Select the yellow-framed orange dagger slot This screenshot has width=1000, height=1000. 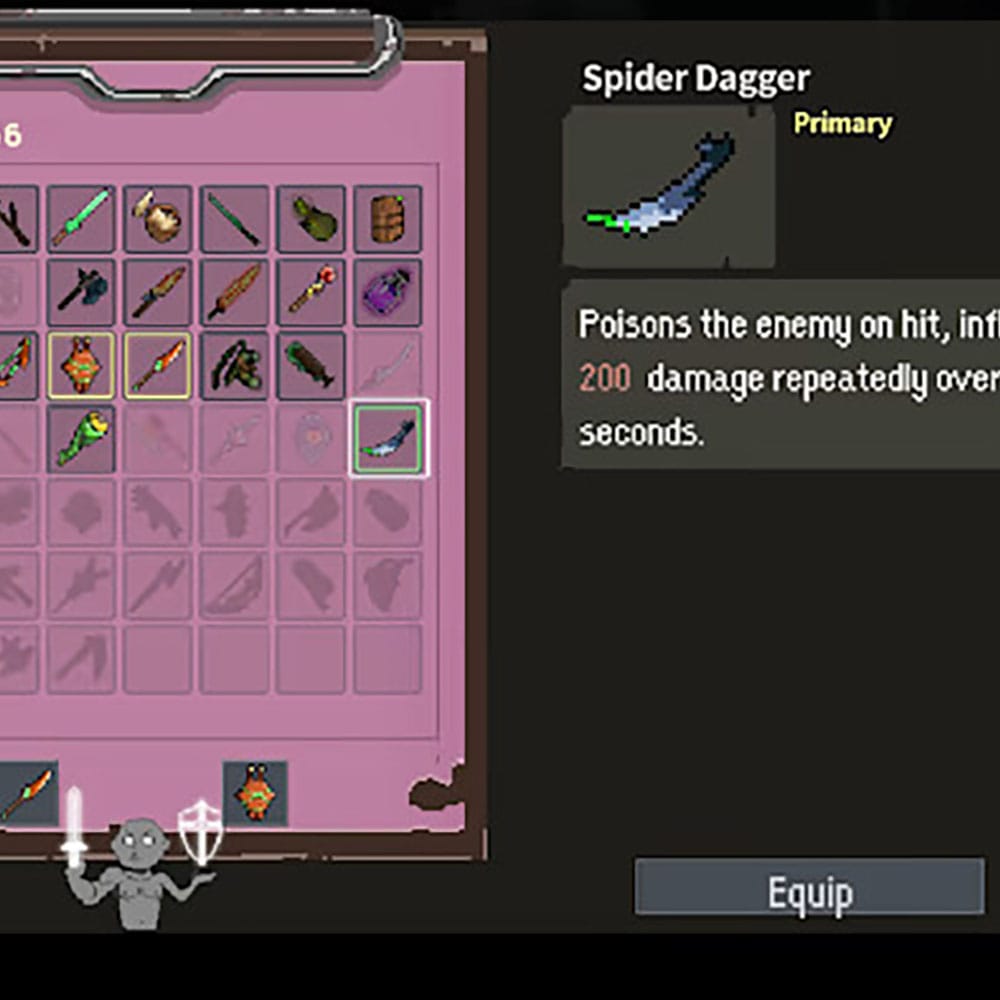pos(157,365)
